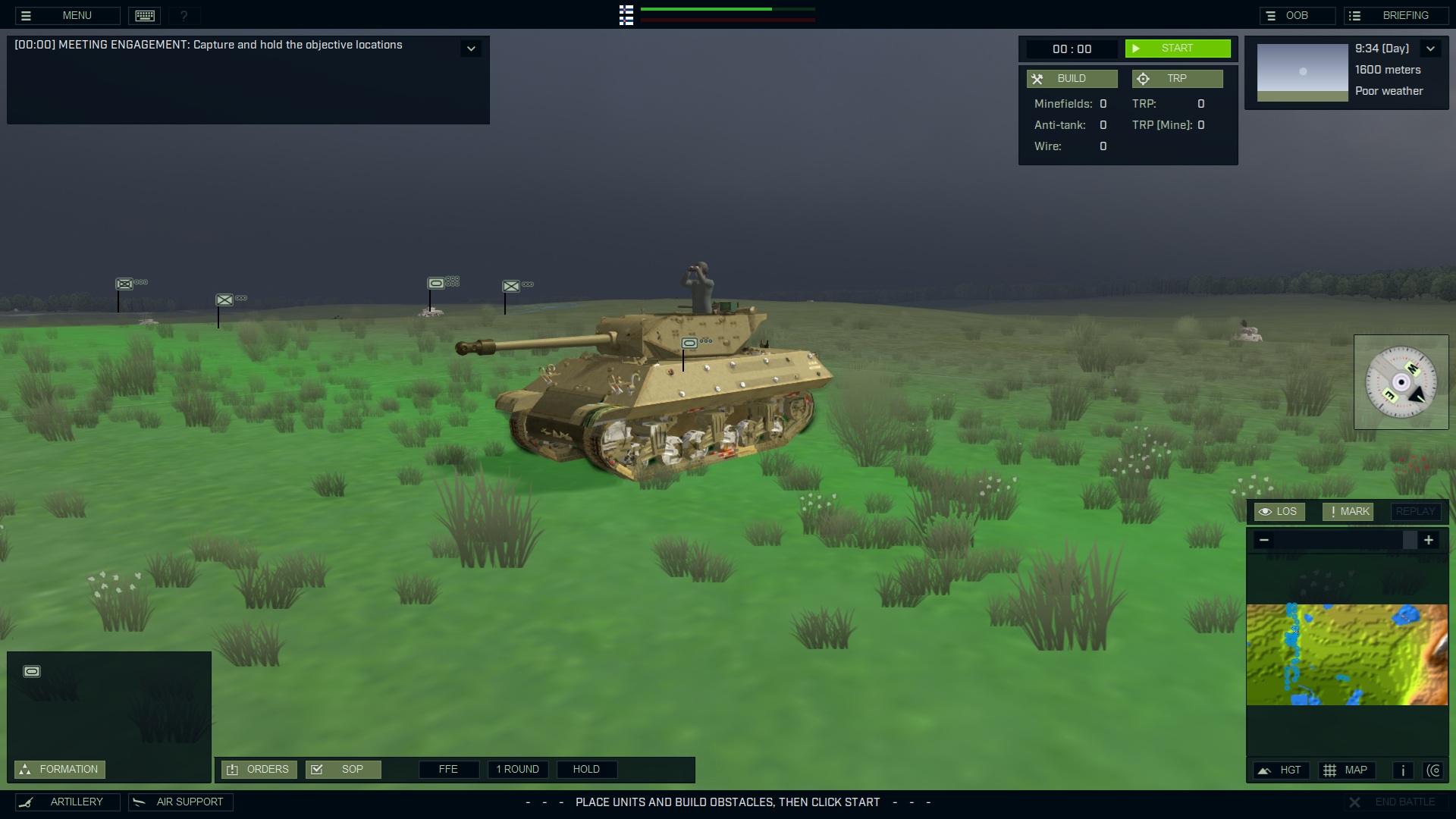Open the TRP placement panel
The image size is (1456, 819).
pyautogui.click(x=1177, y=78)
